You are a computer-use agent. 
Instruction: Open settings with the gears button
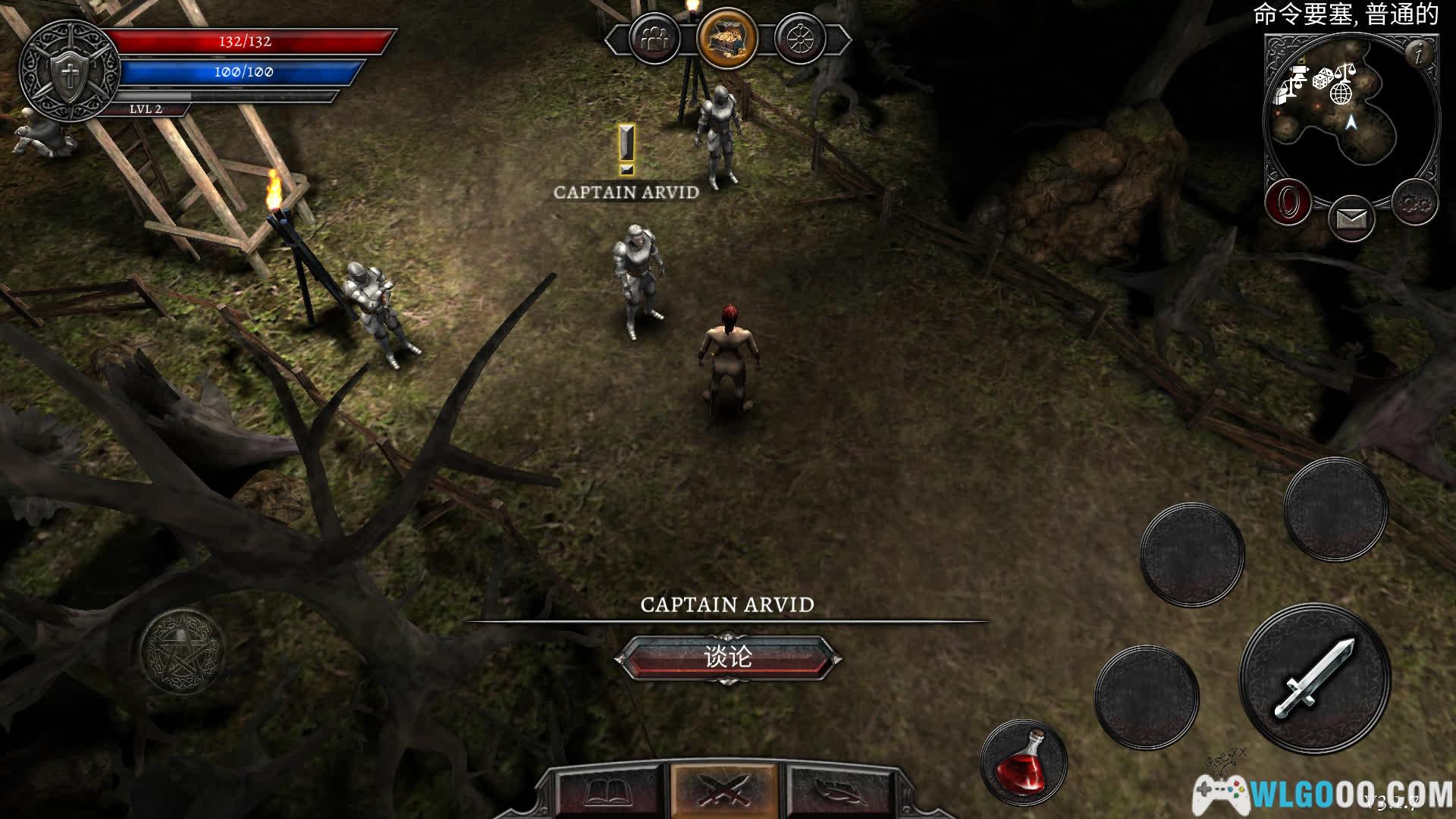[1414, 203]
